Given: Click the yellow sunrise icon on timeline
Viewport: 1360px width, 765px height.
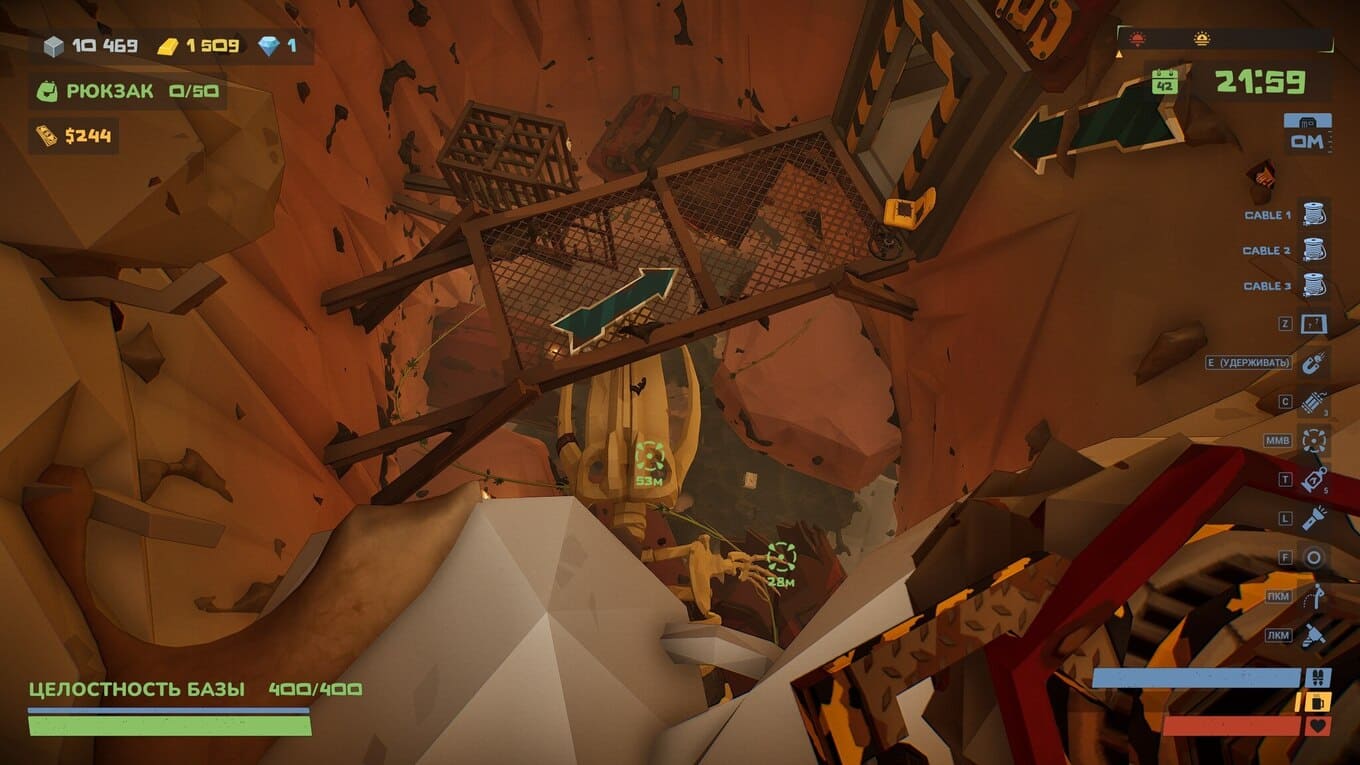Looking at the screenshot, I should coord(1201,40).
